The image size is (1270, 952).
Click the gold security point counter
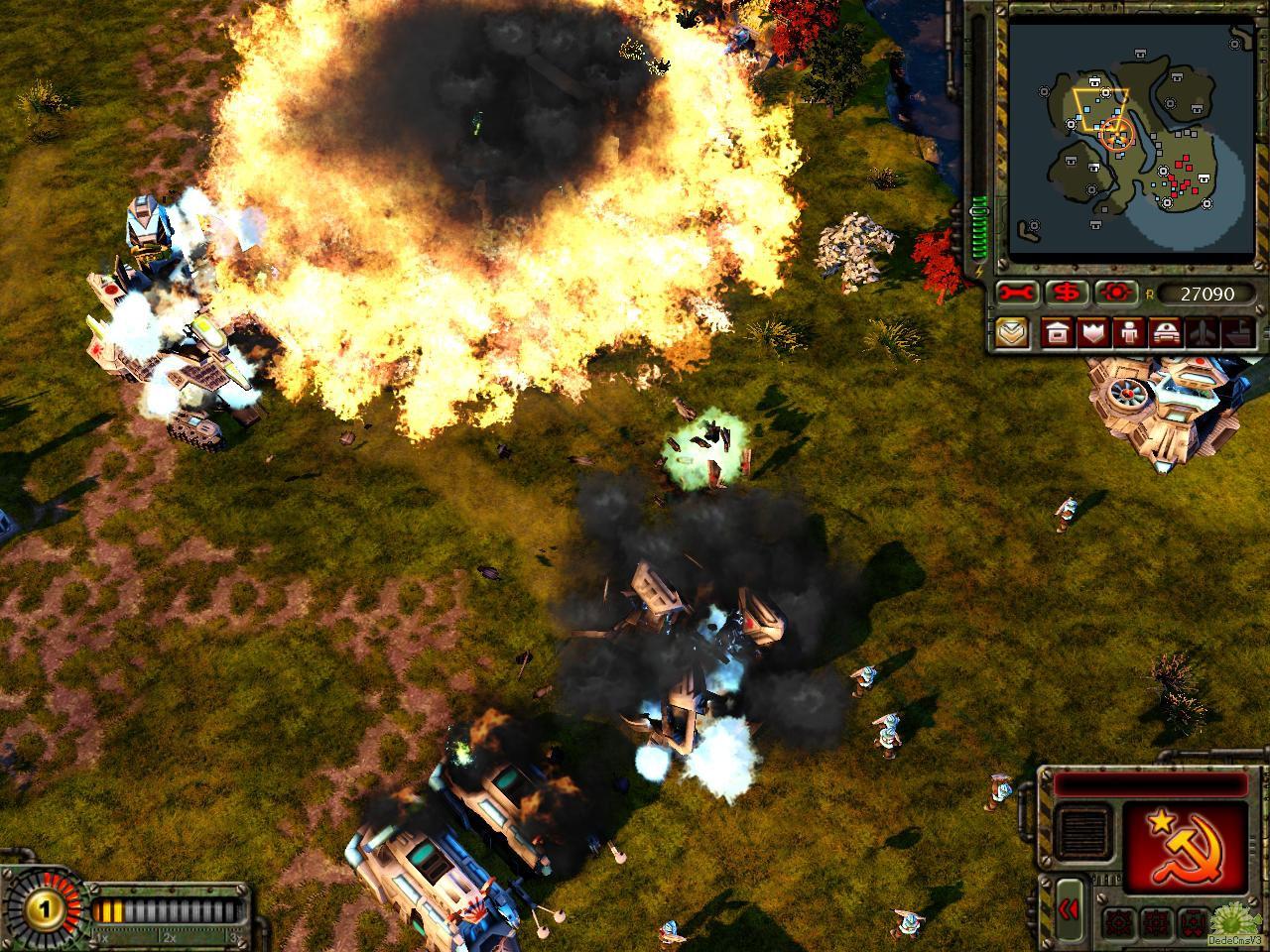[39, 908]
